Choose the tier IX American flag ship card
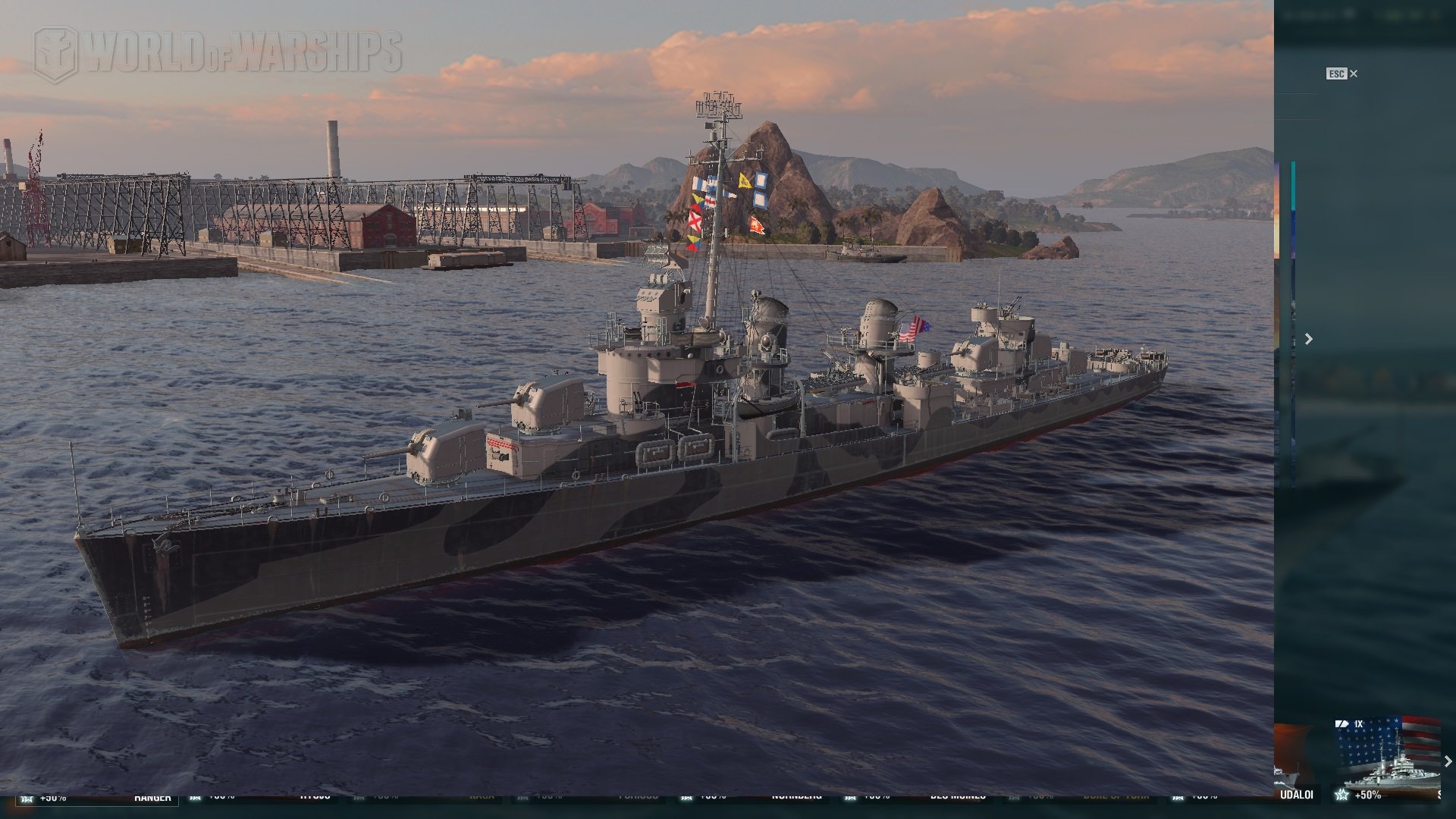This screenshot has height=819, width=1456. click(x=1386, y=757)
